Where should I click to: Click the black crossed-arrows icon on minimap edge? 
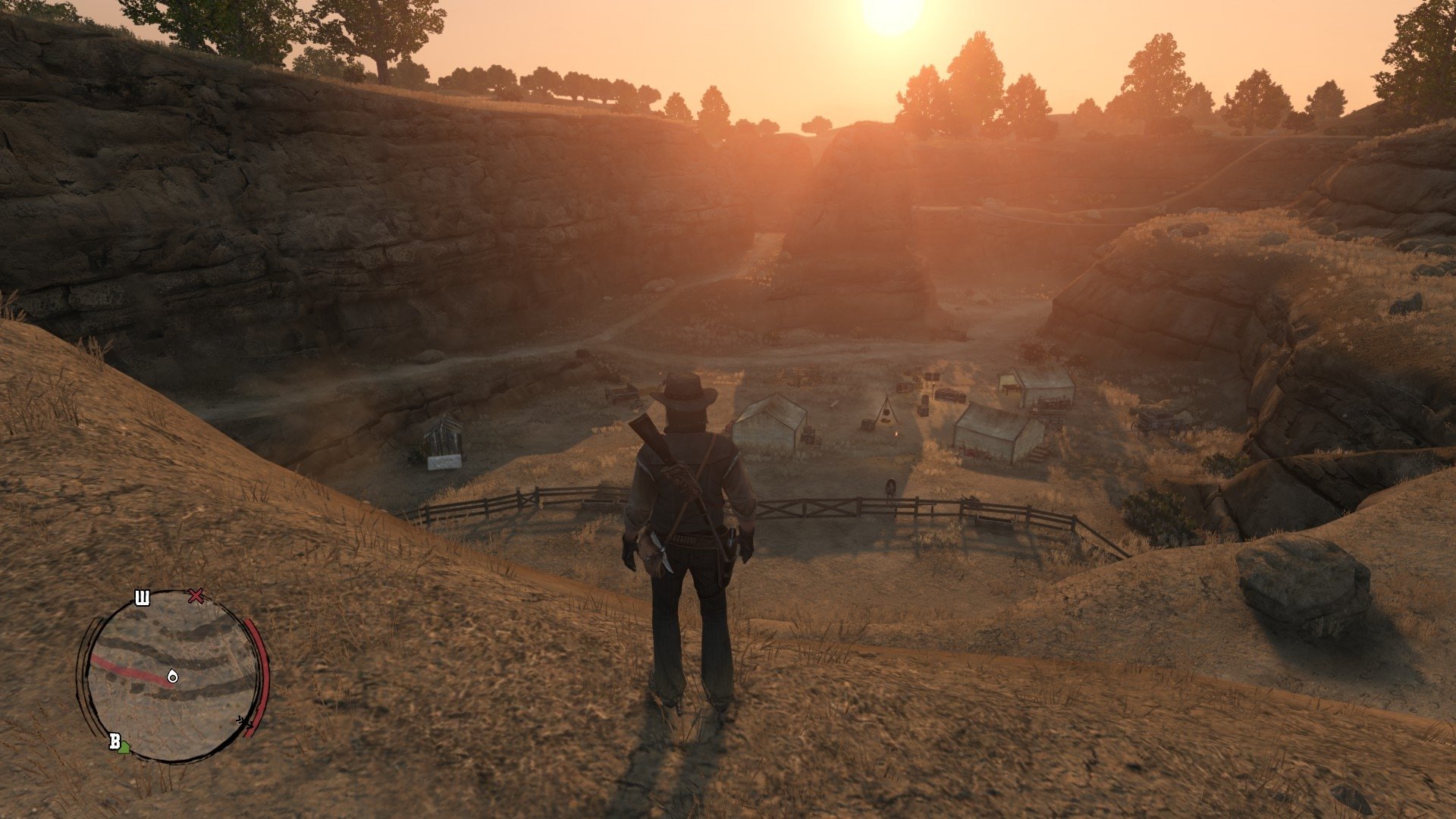[x=244, y=721]
